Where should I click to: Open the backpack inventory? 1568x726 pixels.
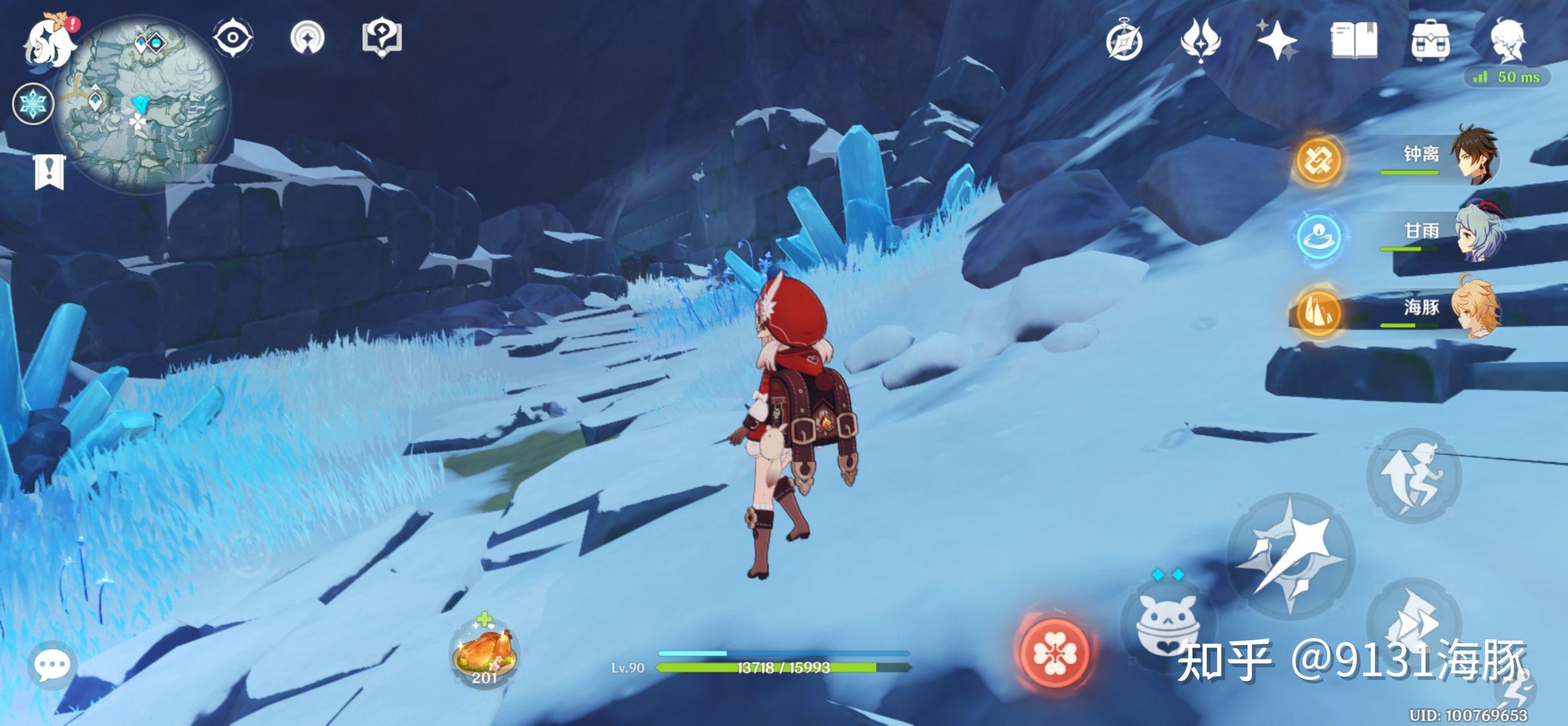(1430, 40)
